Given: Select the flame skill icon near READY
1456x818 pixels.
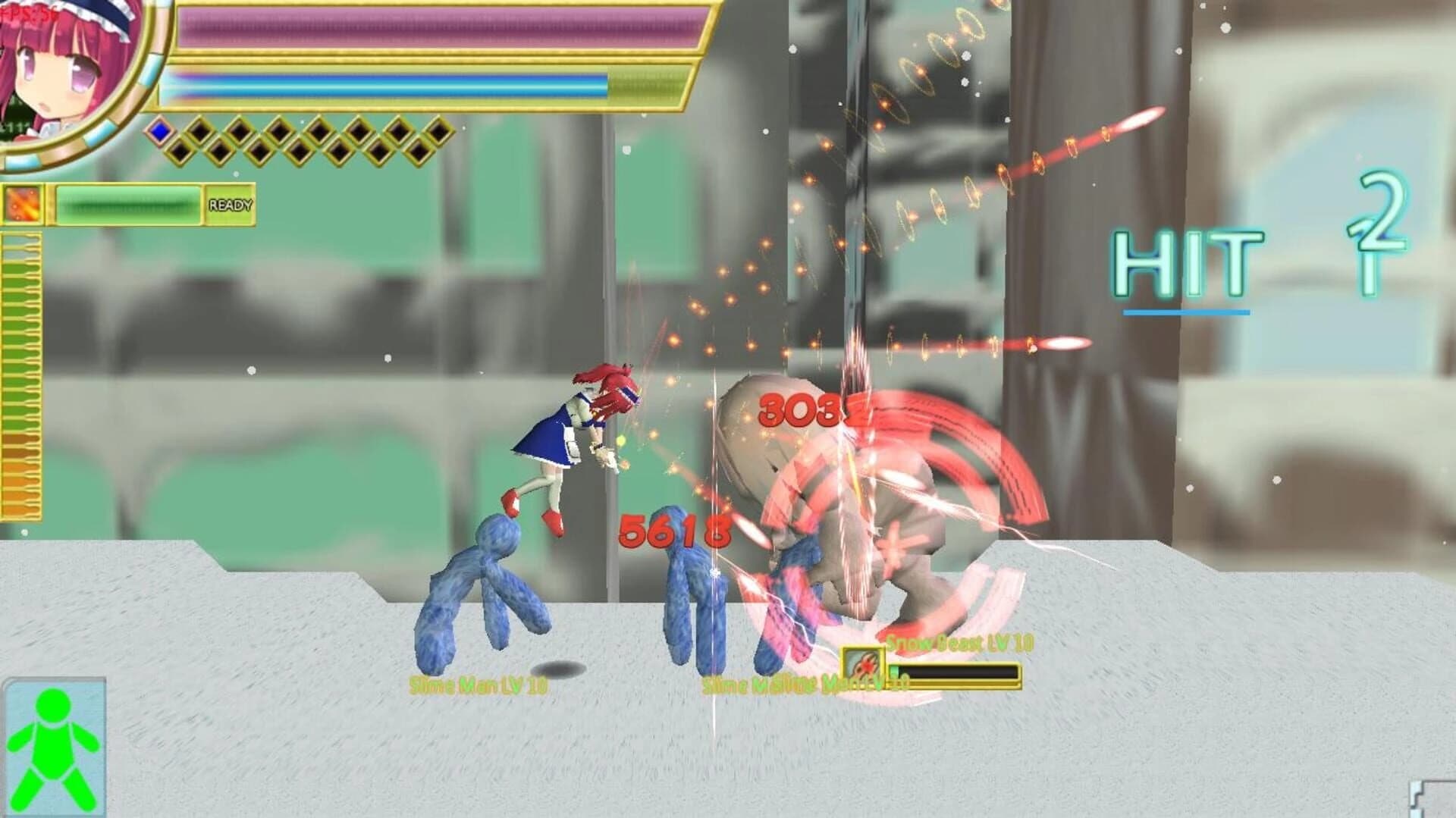Looking at the screenshot, I should pos(23,204).
